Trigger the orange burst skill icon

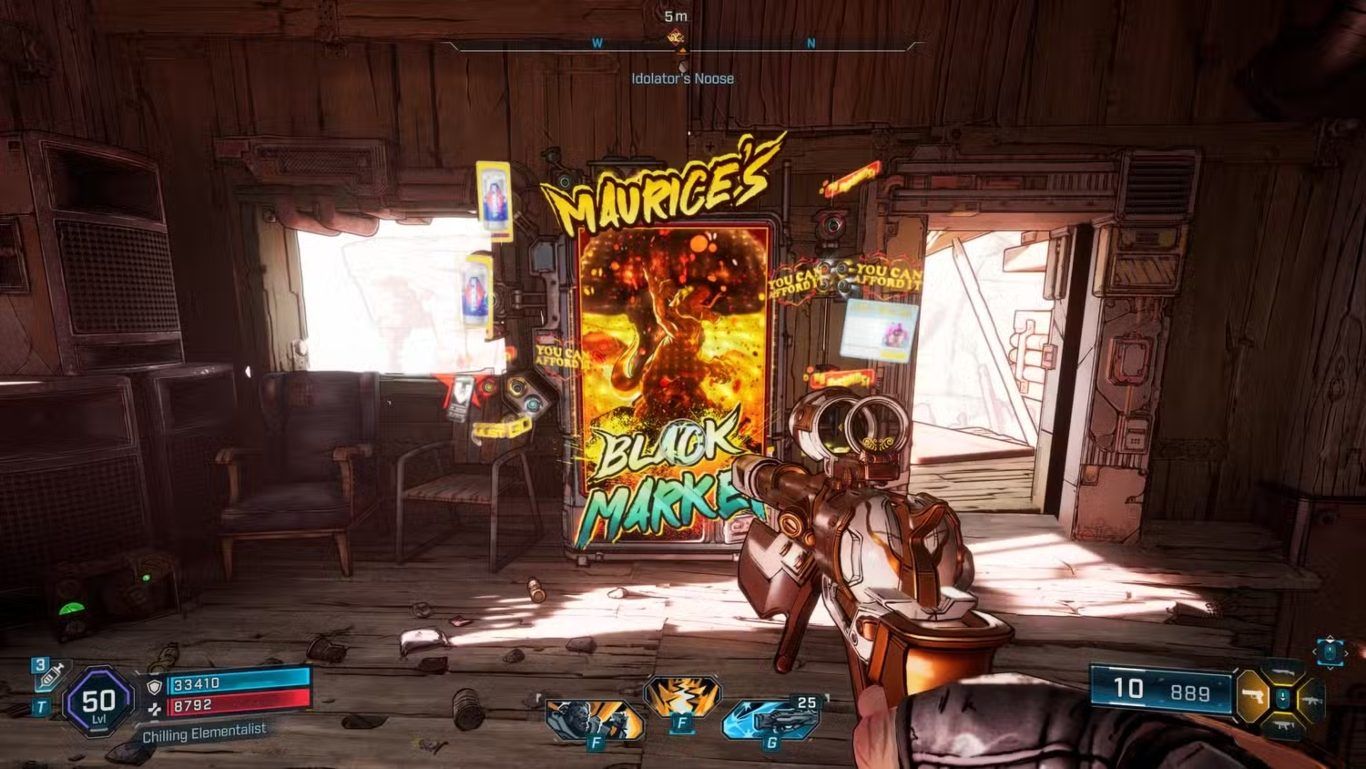(680, 696)
